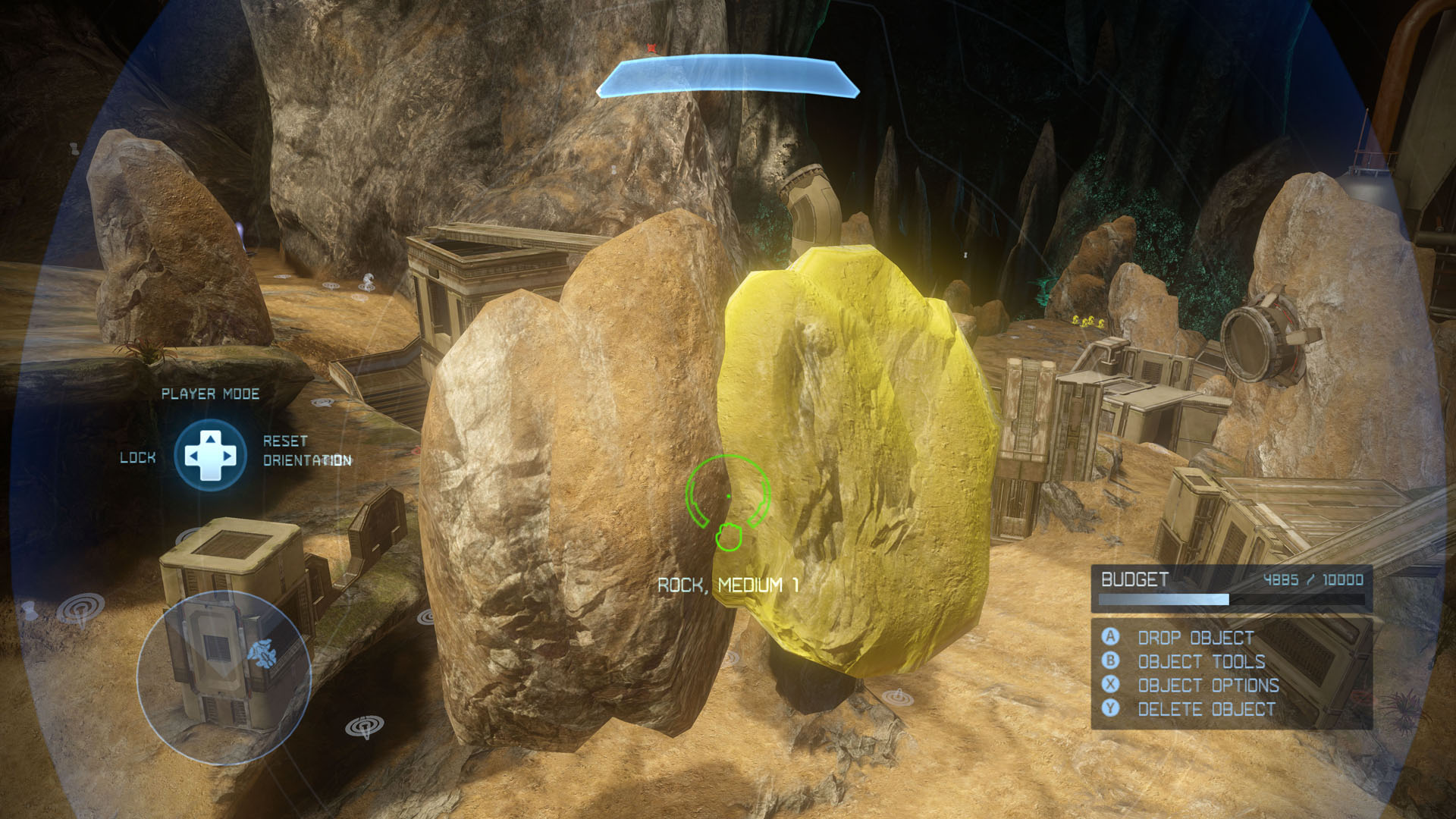1456x819 pixels.
Task: Switch to Player Mode label
Action: (210, 394)
